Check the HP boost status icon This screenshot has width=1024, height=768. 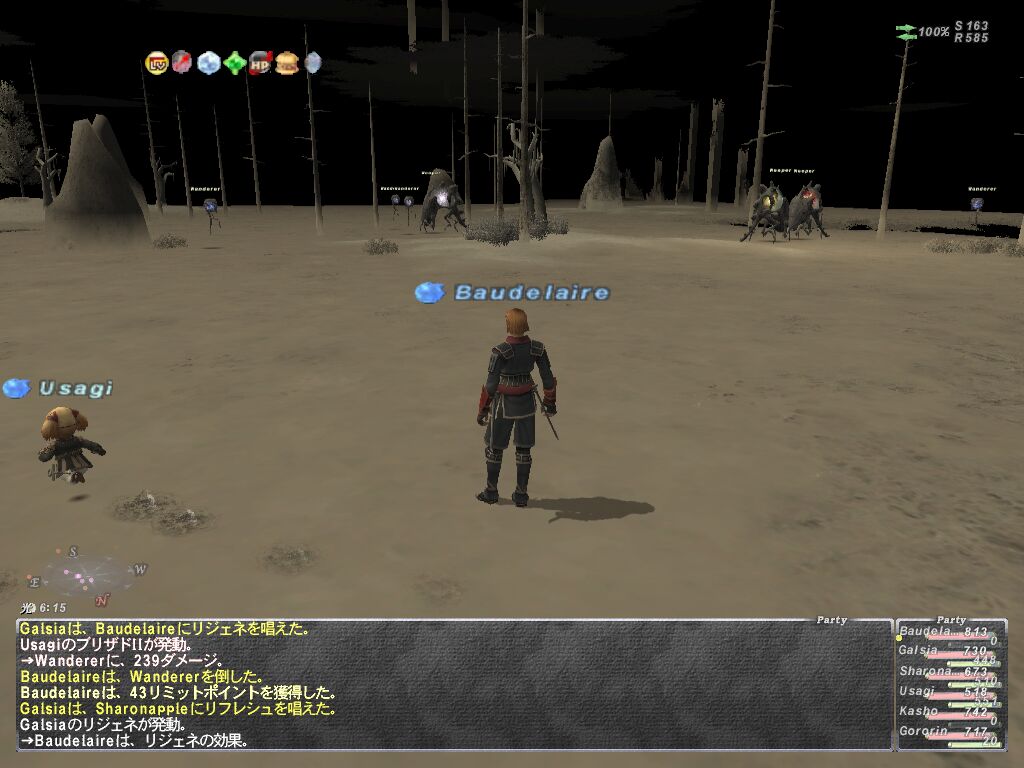(x=260, y=63)
